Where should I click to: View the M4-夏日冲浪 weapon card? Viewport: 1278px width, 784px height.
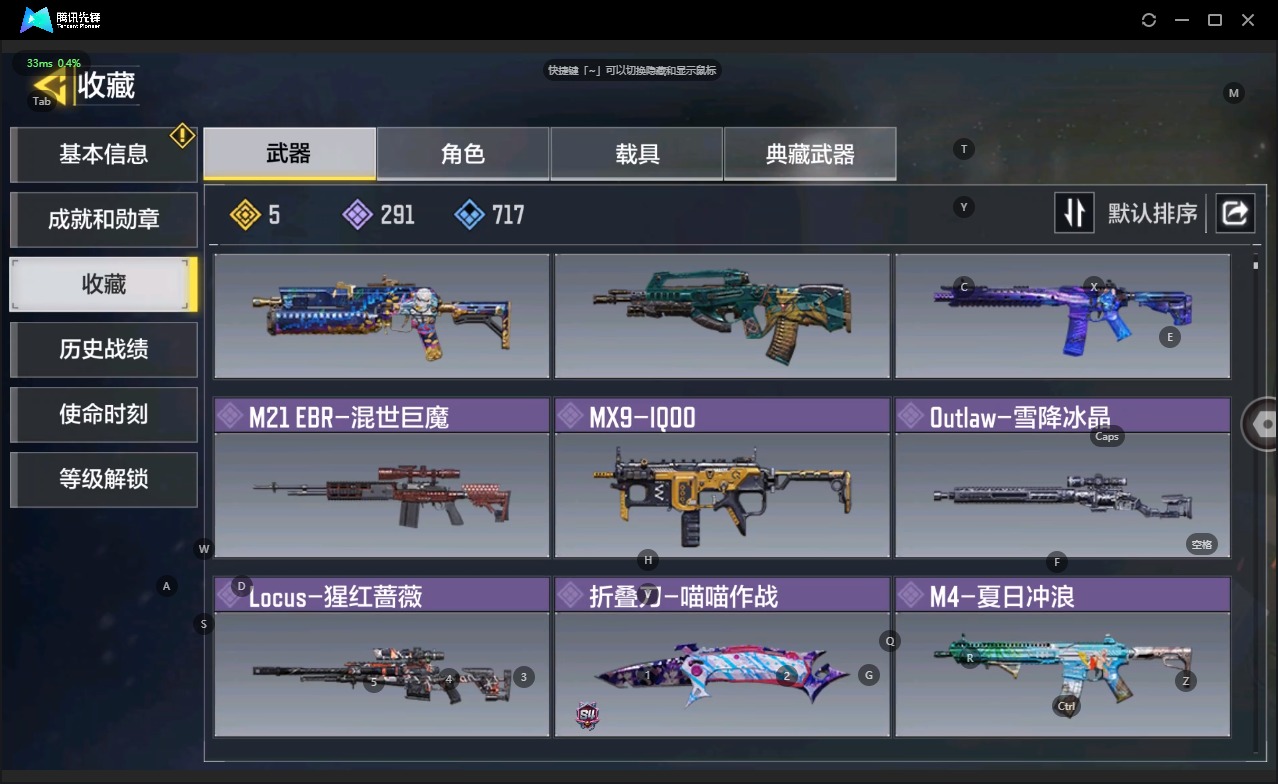1062,657
